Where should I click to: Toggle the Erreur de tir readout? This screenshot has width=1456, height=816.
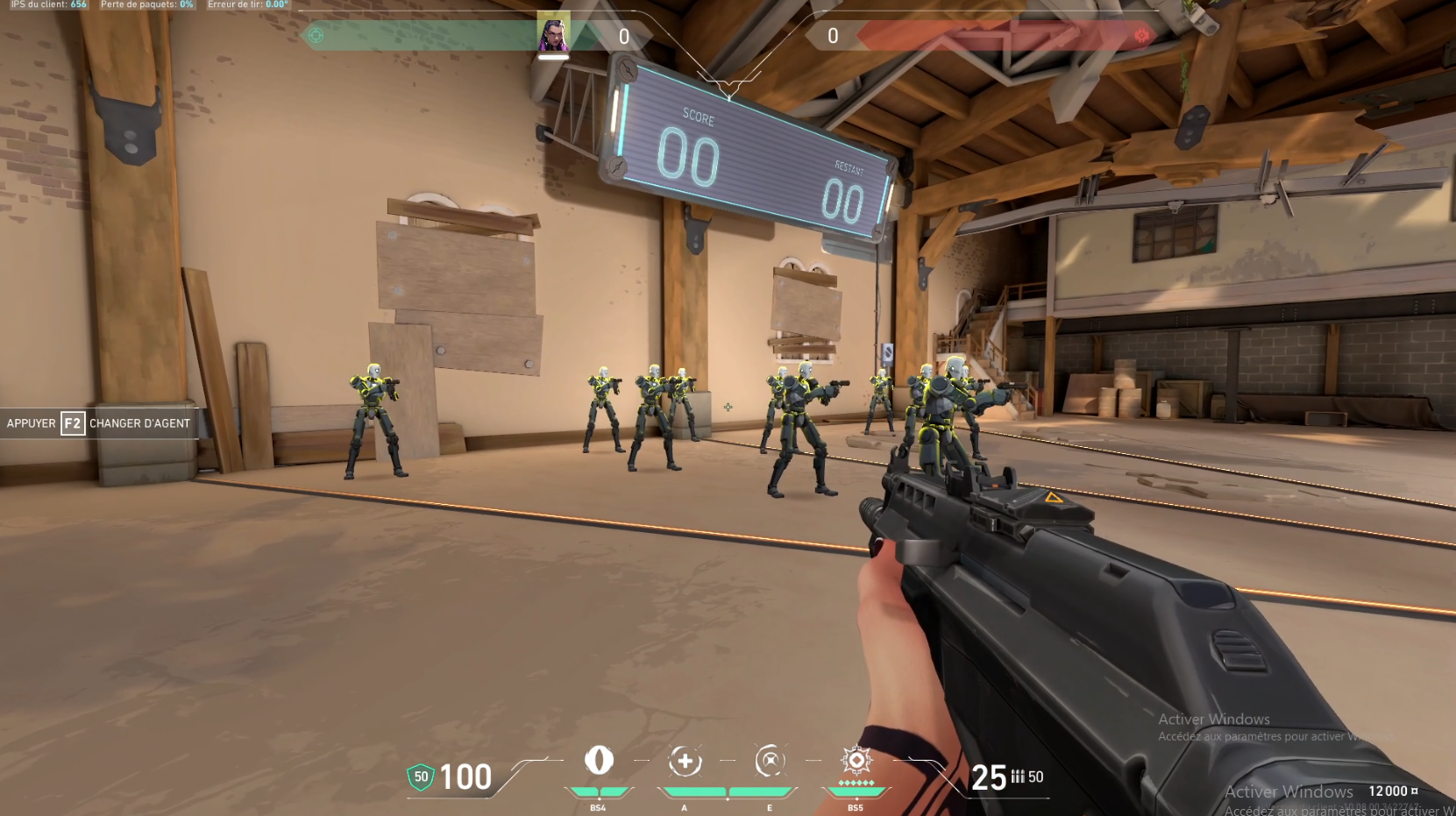point(245,4)
